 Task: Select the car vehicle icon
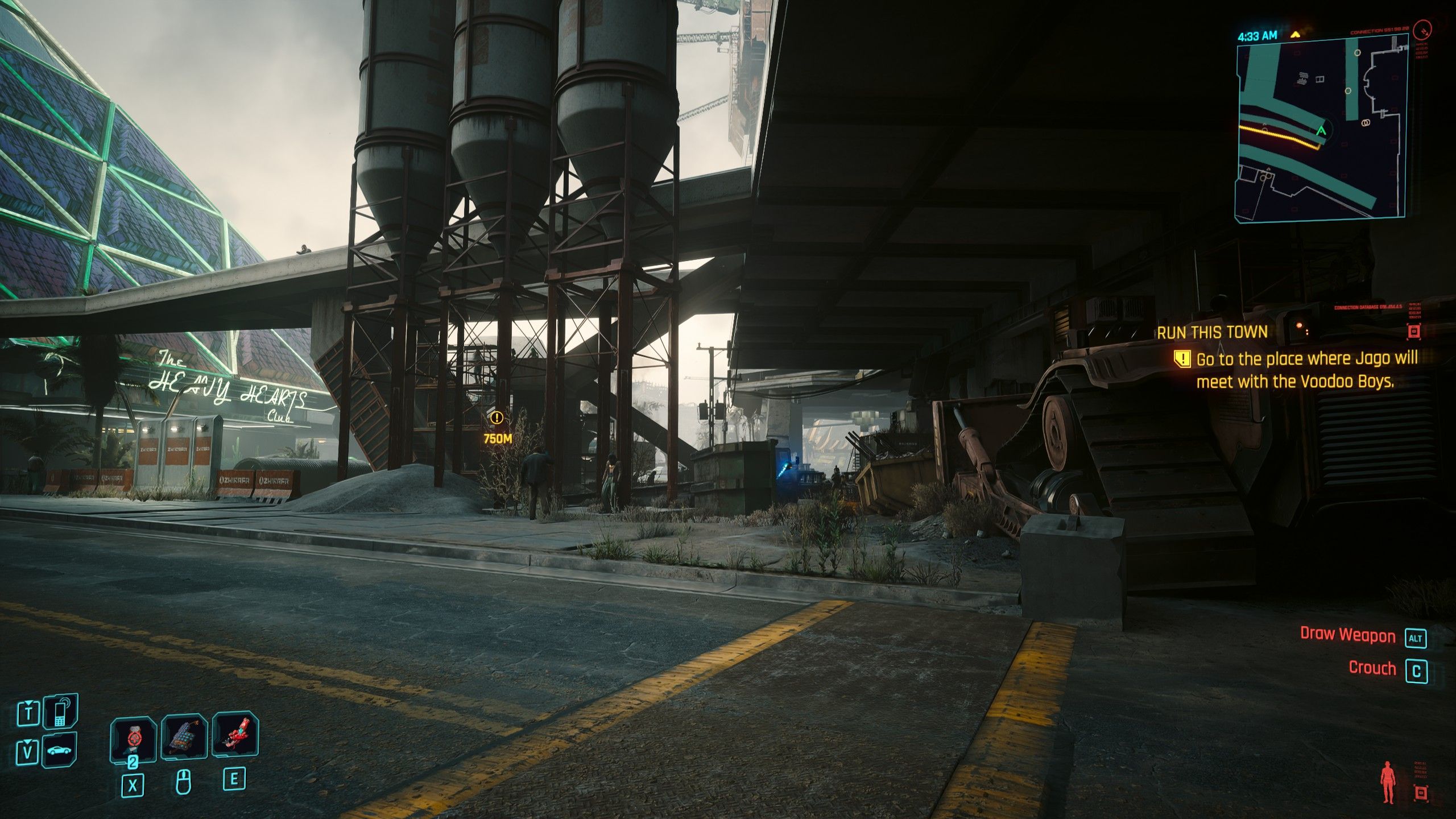click(x=60, y=751)
